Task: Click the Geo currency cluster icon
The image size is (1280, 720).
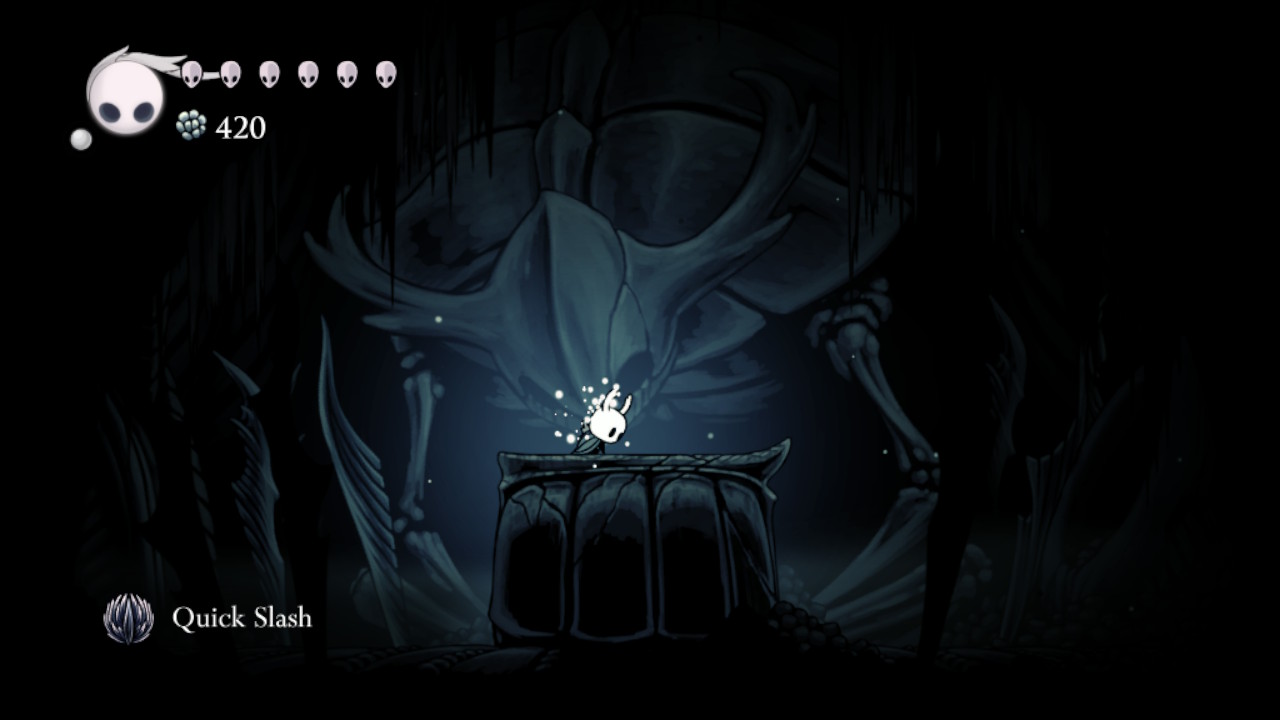Action: 192,125
